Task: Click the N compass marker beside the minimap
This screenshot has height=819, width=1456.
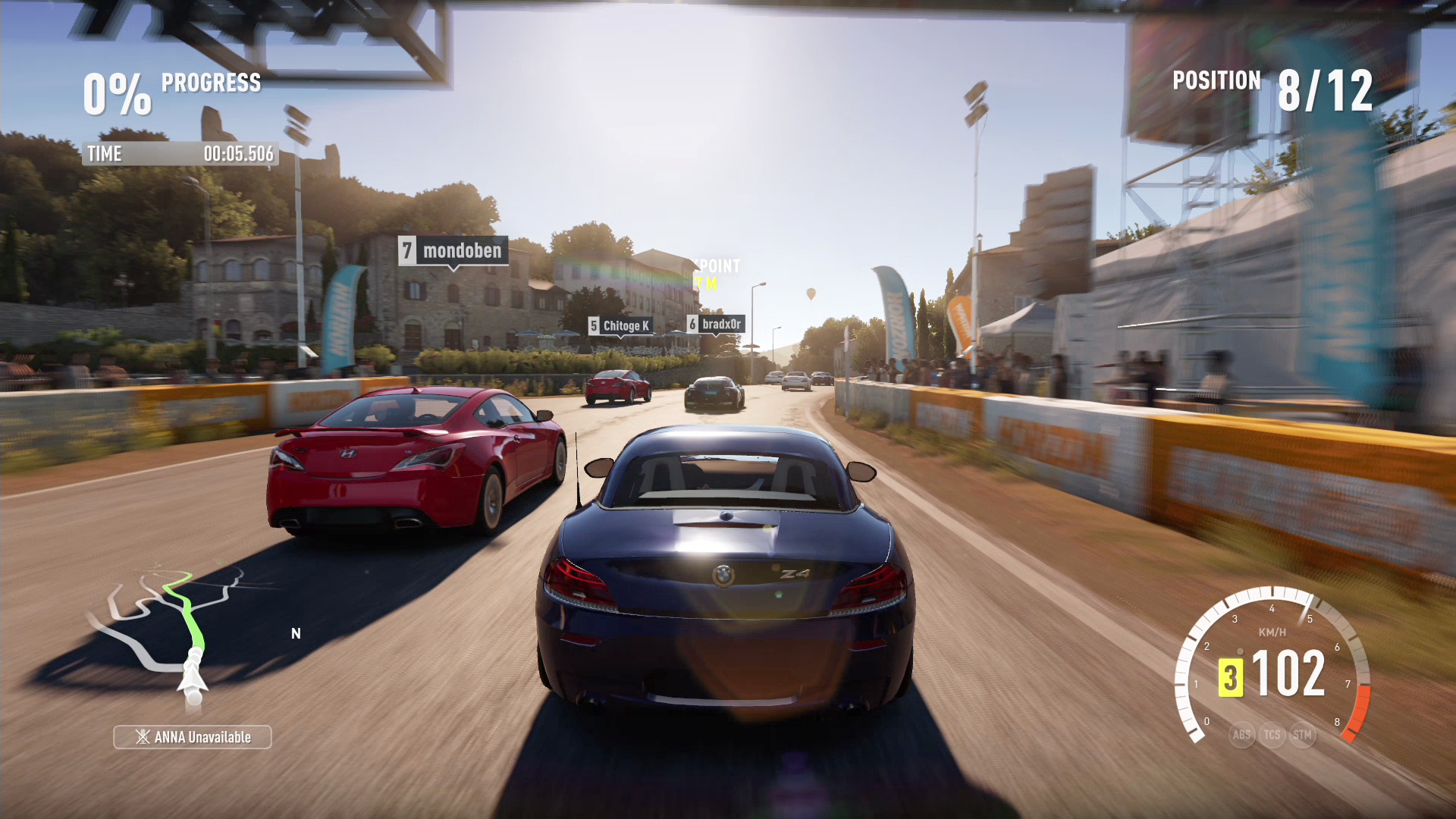Action: coord(297,632)
